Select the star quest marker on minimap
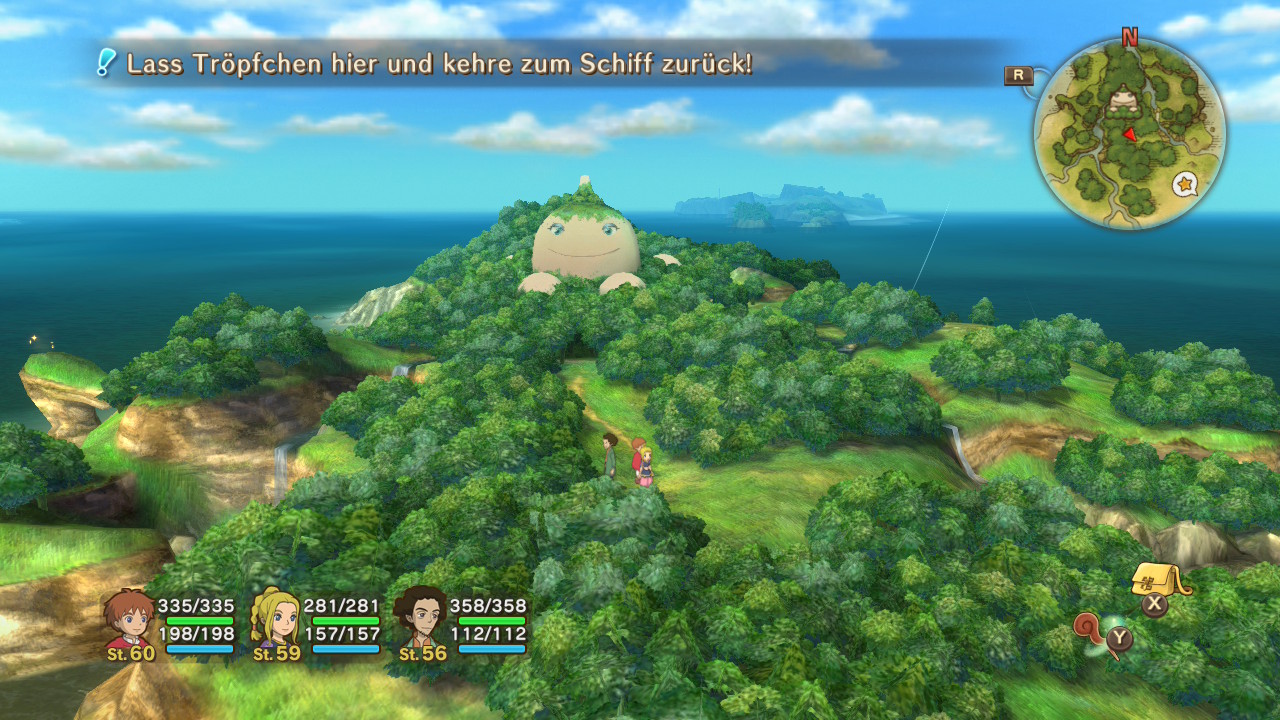Image resolution: width=1280 pixels, height=720 pixels. click(1185, 184)
